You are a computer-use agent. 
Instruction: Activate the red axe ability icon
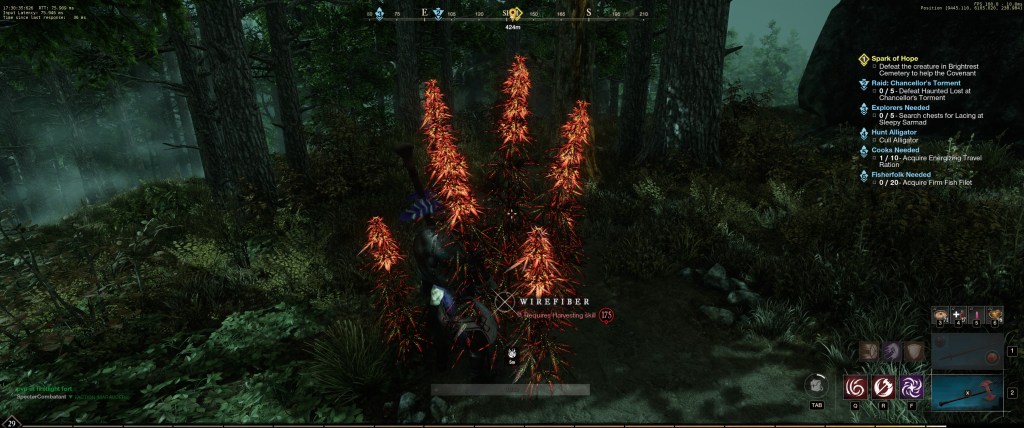click(884, 386)
